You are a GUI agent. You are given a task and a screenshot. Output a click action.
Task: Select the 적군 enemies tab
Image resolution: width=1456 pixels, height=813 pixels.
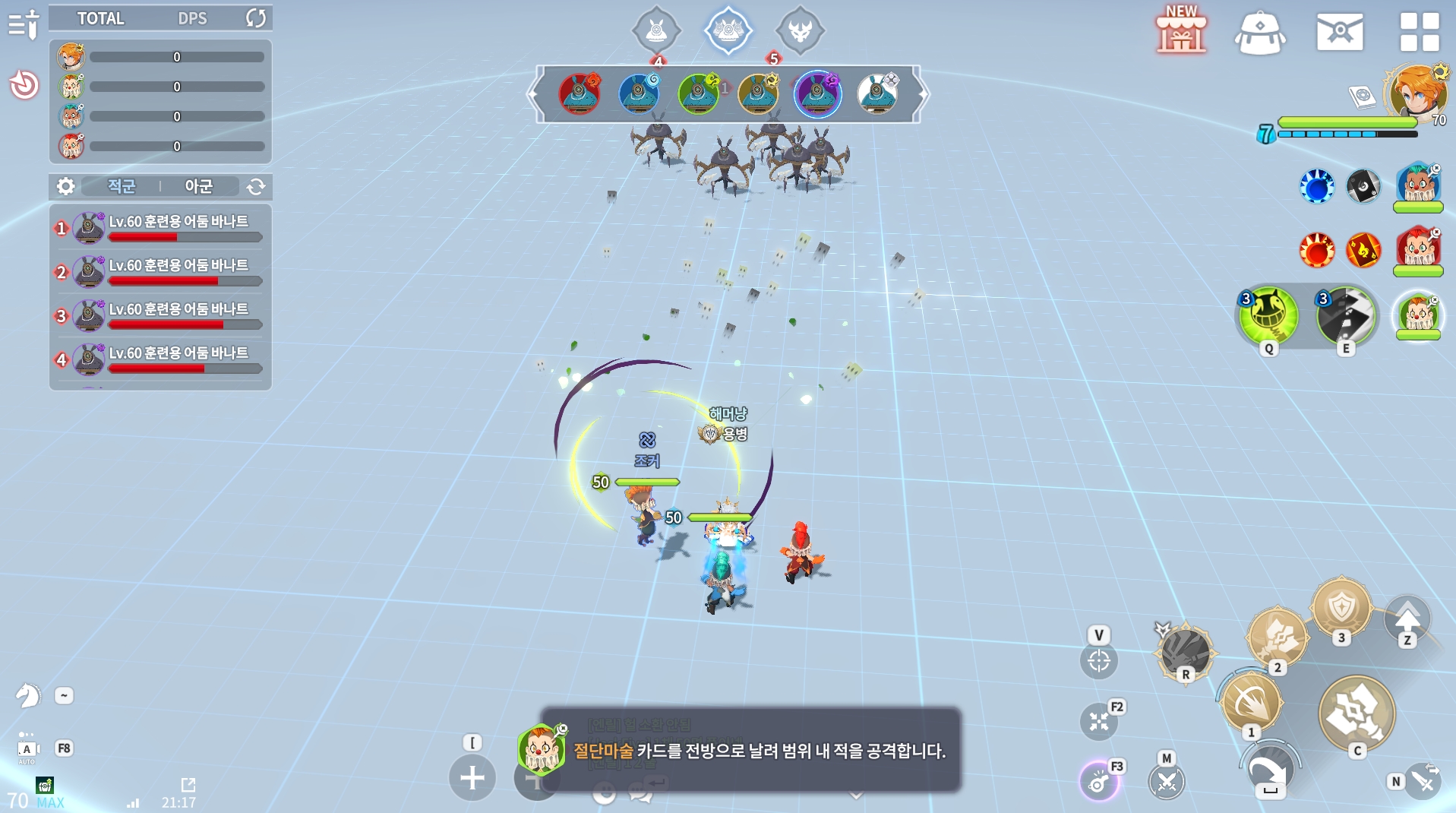[x=122, y=186]
